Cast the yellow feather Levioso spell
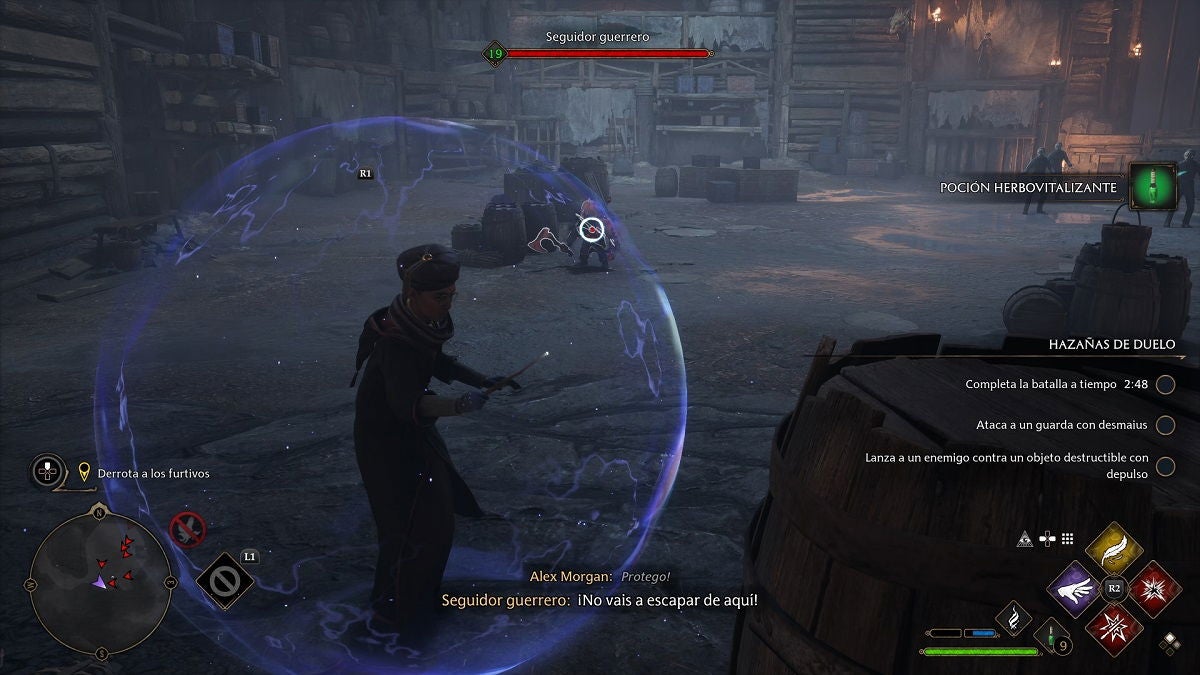Screen dimensions: 1200x675 [x=1113, y=551]
